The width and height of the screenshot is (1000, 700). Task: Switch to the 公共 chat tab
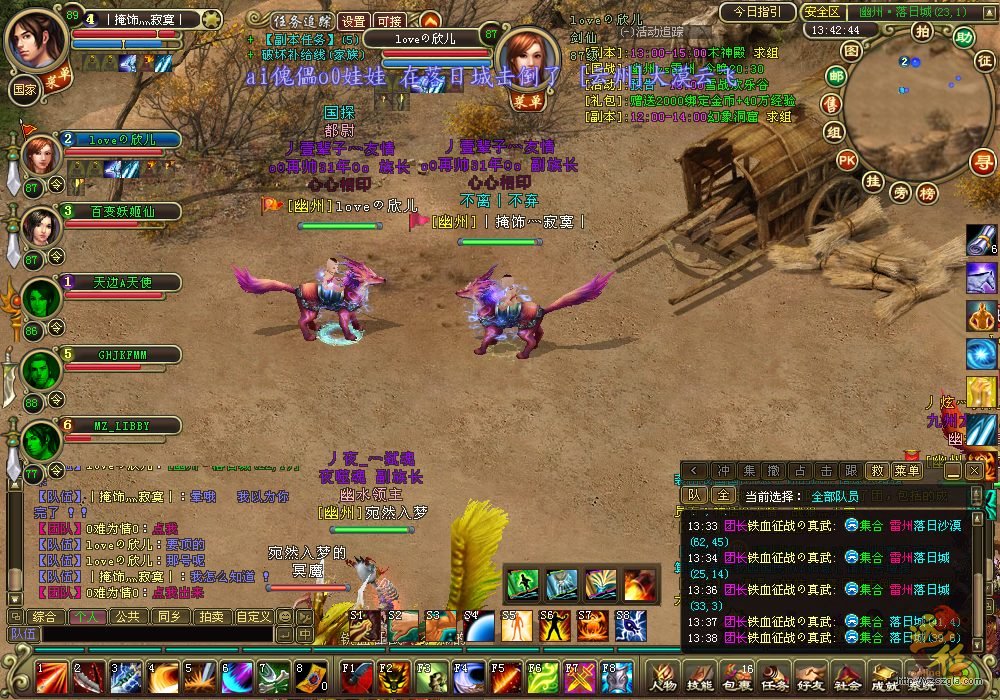tap(127, 616)
